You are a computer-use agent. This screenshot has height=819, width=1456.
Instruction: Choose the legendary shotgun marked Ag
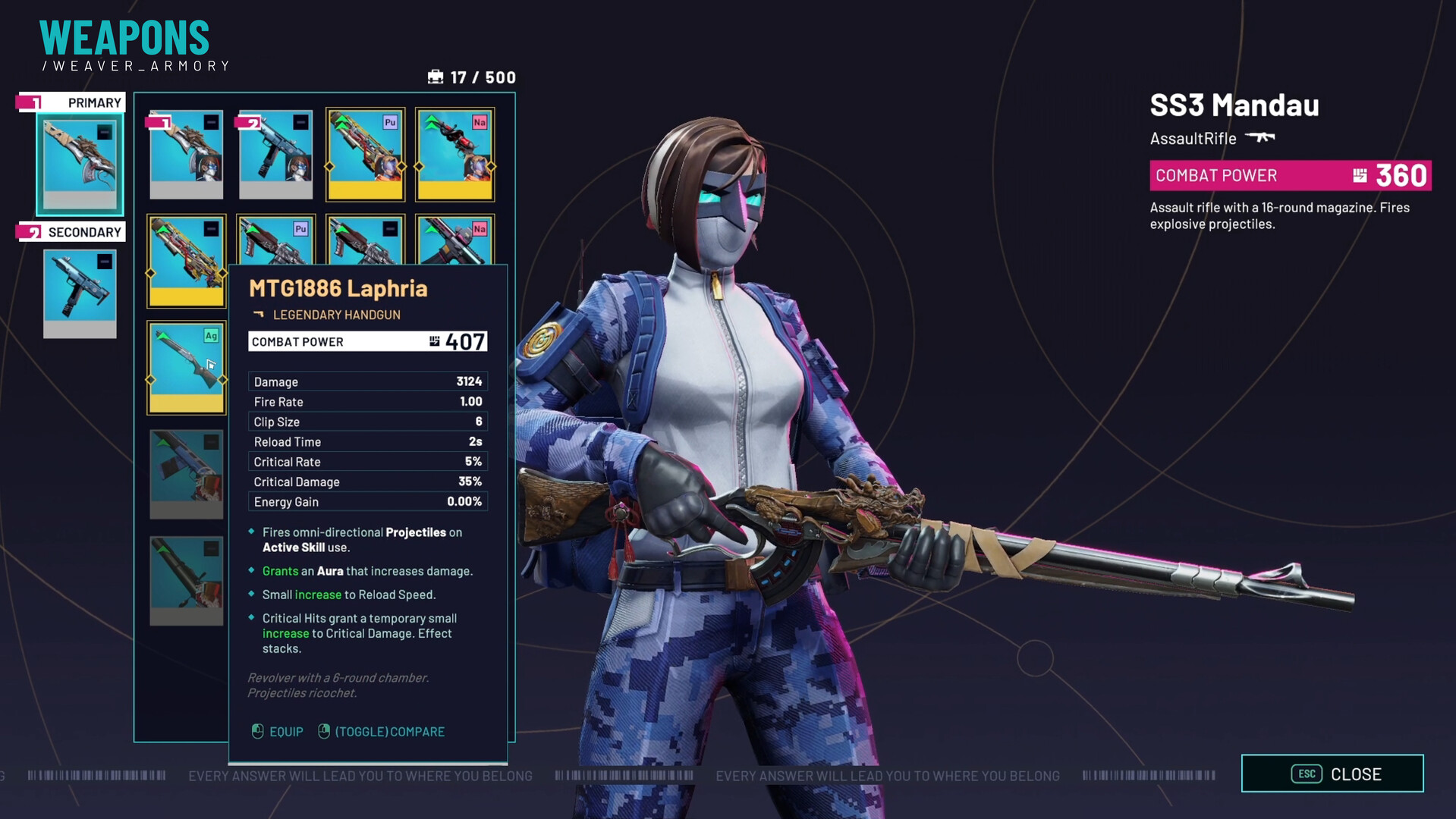point(186,367)
